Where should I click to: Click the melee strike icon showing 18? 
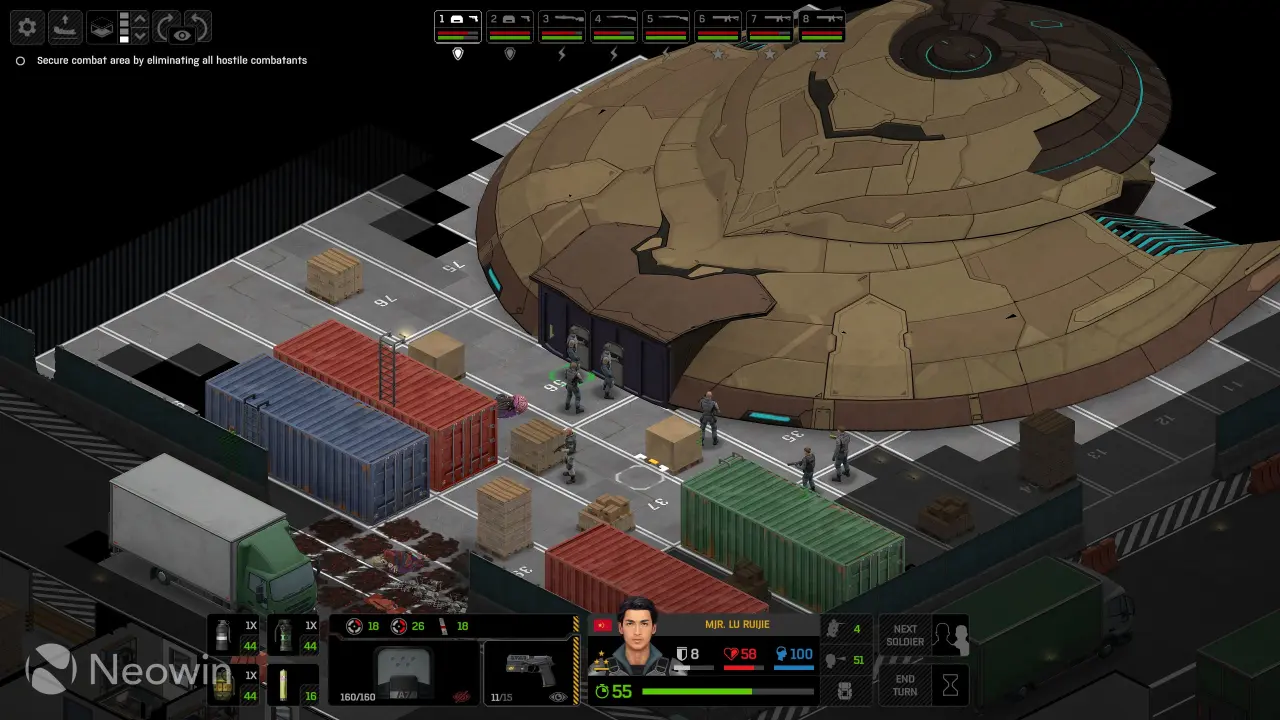click(x=444, y=627)
